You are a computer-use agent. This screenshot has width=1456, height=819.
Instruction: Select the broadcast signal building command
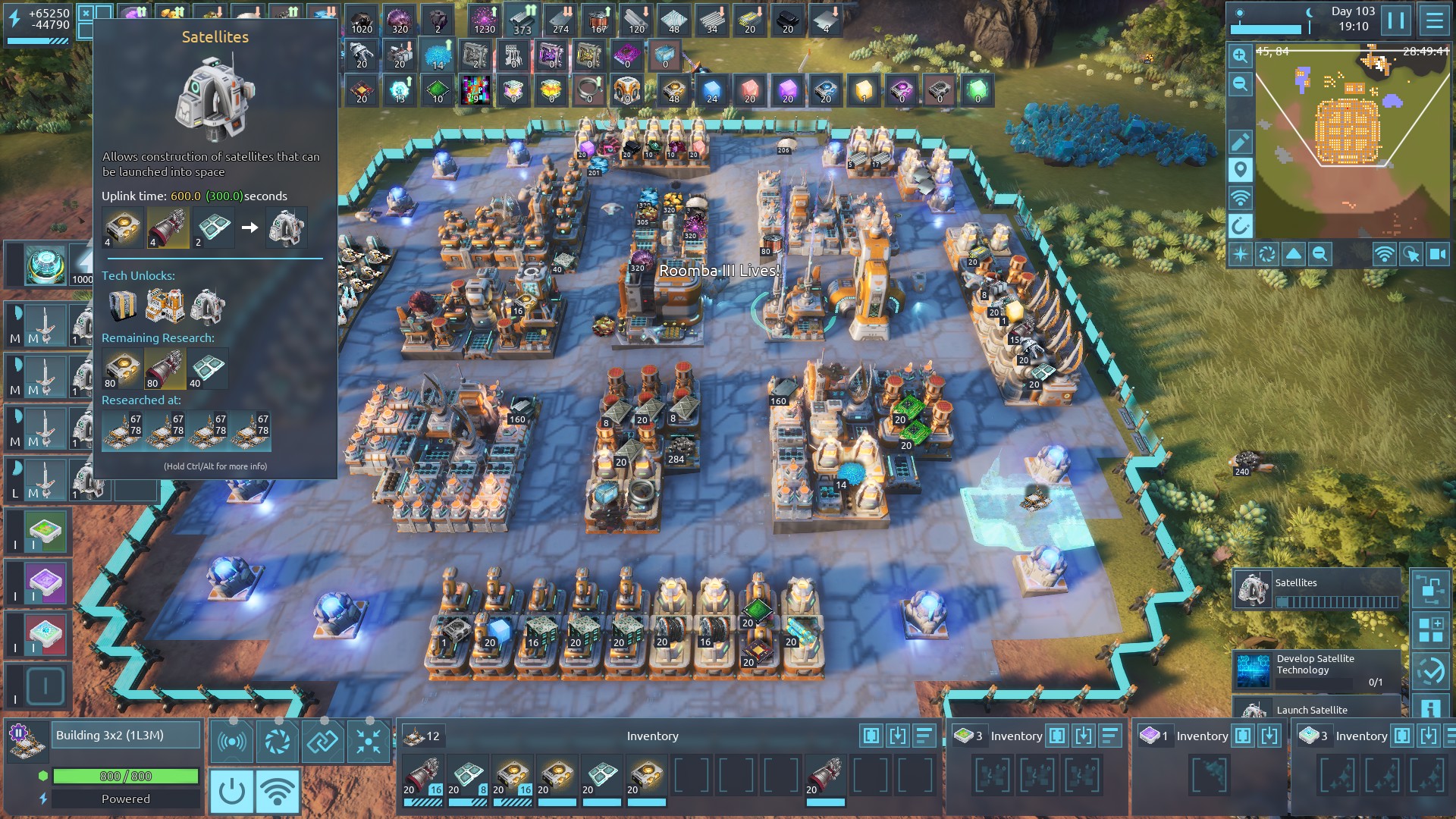231,741
